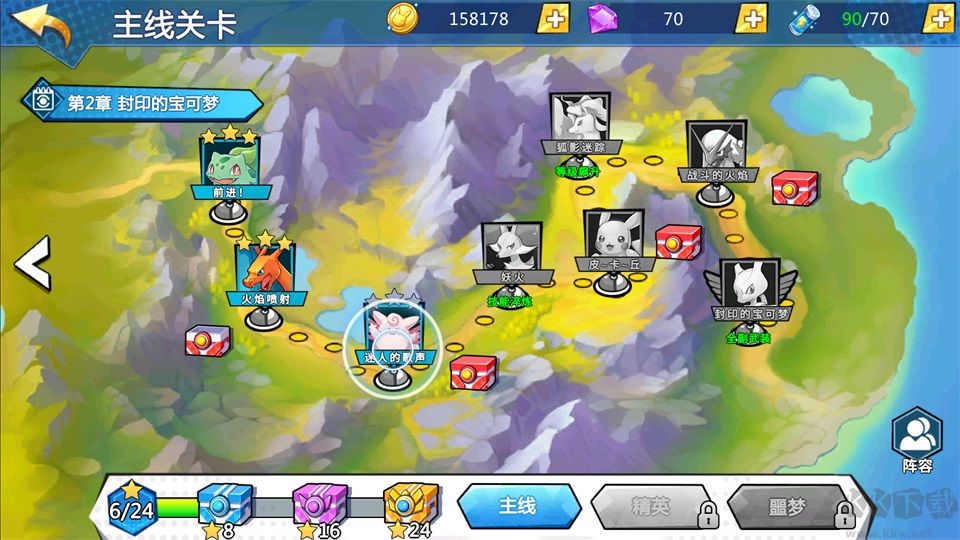Image resolution: width=960 pixels, height=540 pixels.
Task: Go back with the yellow arrow button
Action: [44, 26]
